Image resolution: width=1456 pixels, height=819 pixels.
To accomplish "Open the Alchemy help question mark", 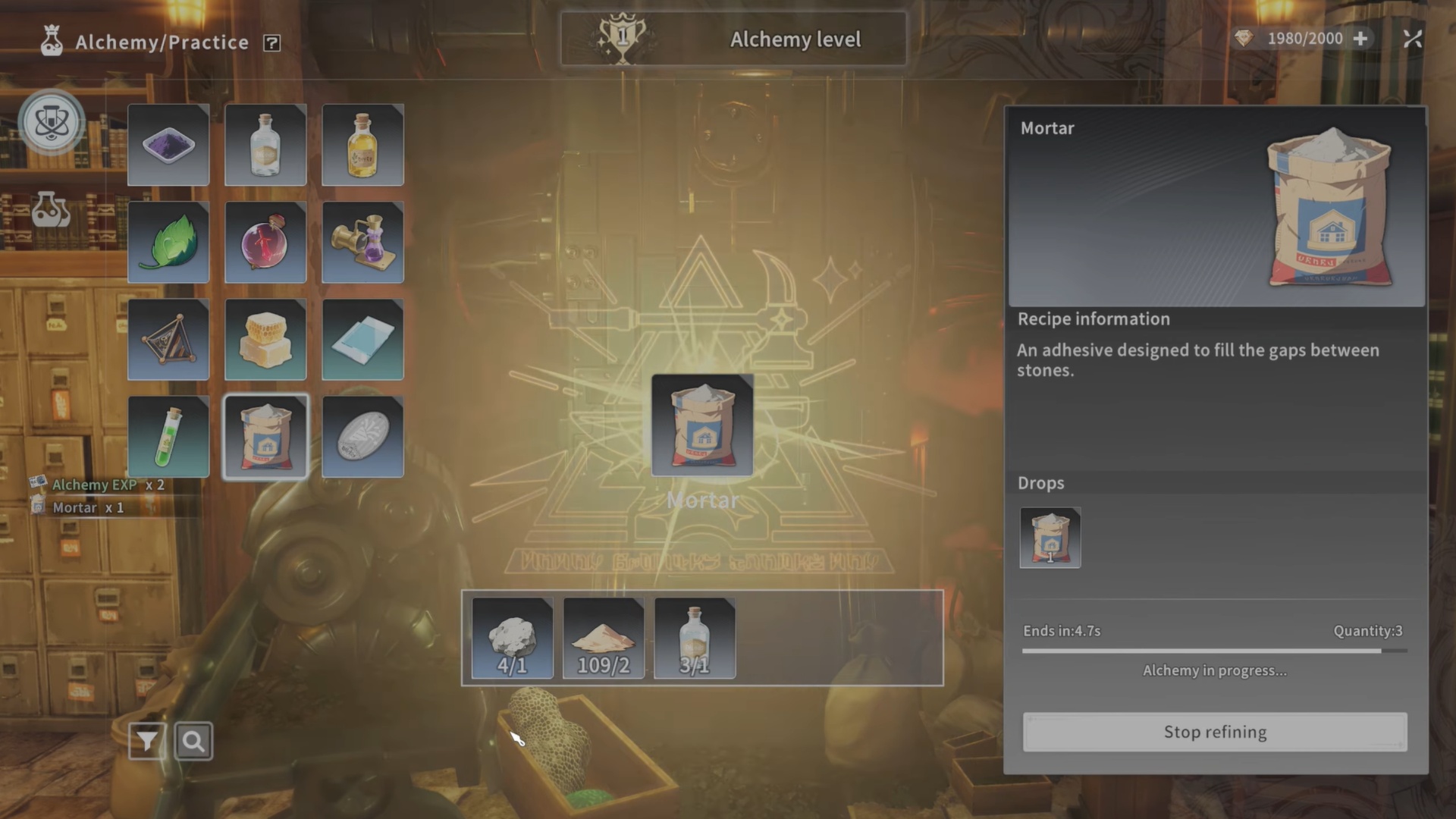I will pos(271,43).
